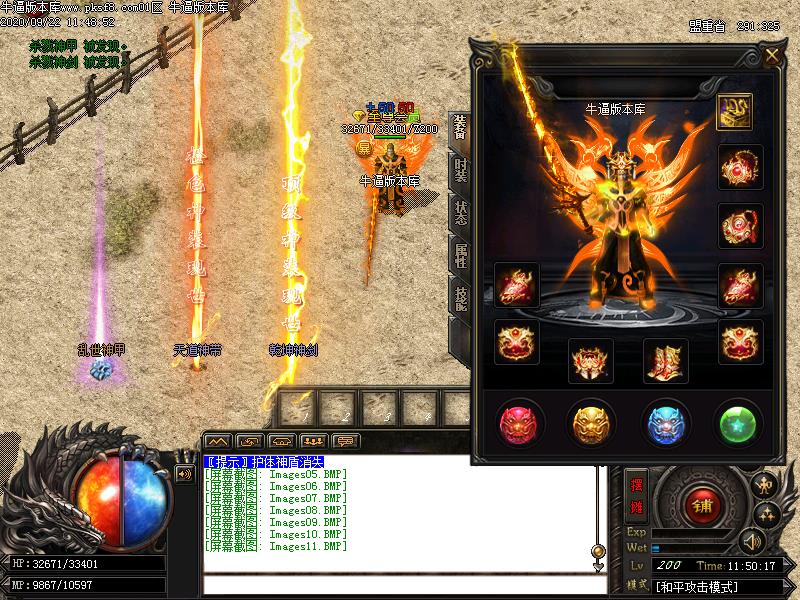The height and width of the screenshot is (600, 800).
Task: Toggle the round speaker sound button
Action: pyautogui.click(x=751, y=543)
